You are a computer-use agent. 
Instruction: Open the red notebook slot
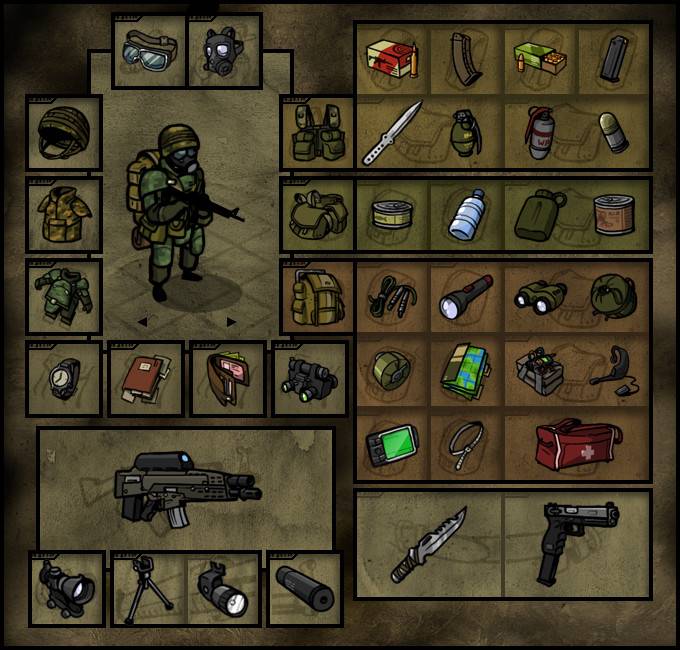point(146,379)
